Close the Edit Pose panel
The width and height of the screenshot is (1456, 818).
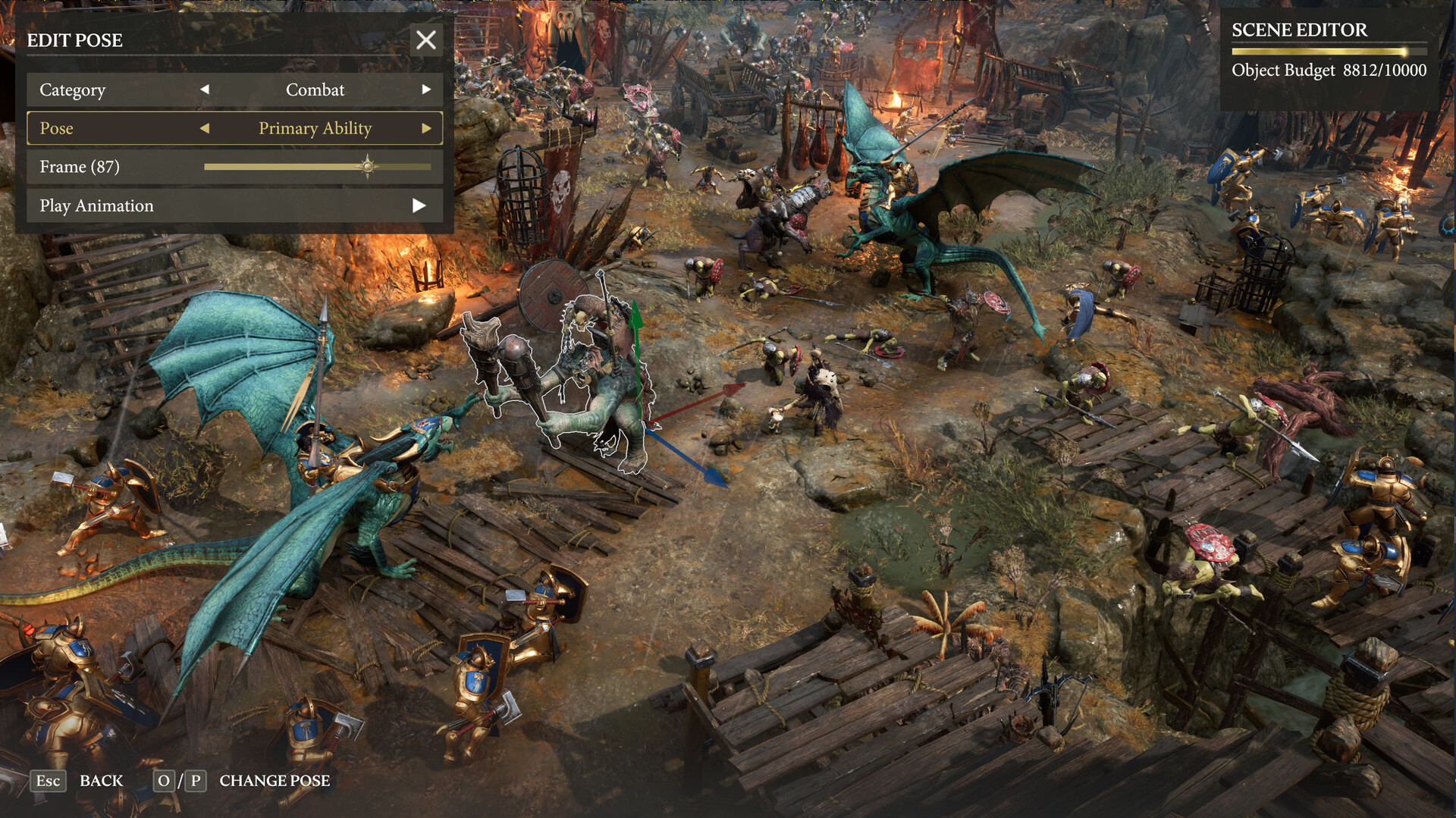(x=425, y=40)
